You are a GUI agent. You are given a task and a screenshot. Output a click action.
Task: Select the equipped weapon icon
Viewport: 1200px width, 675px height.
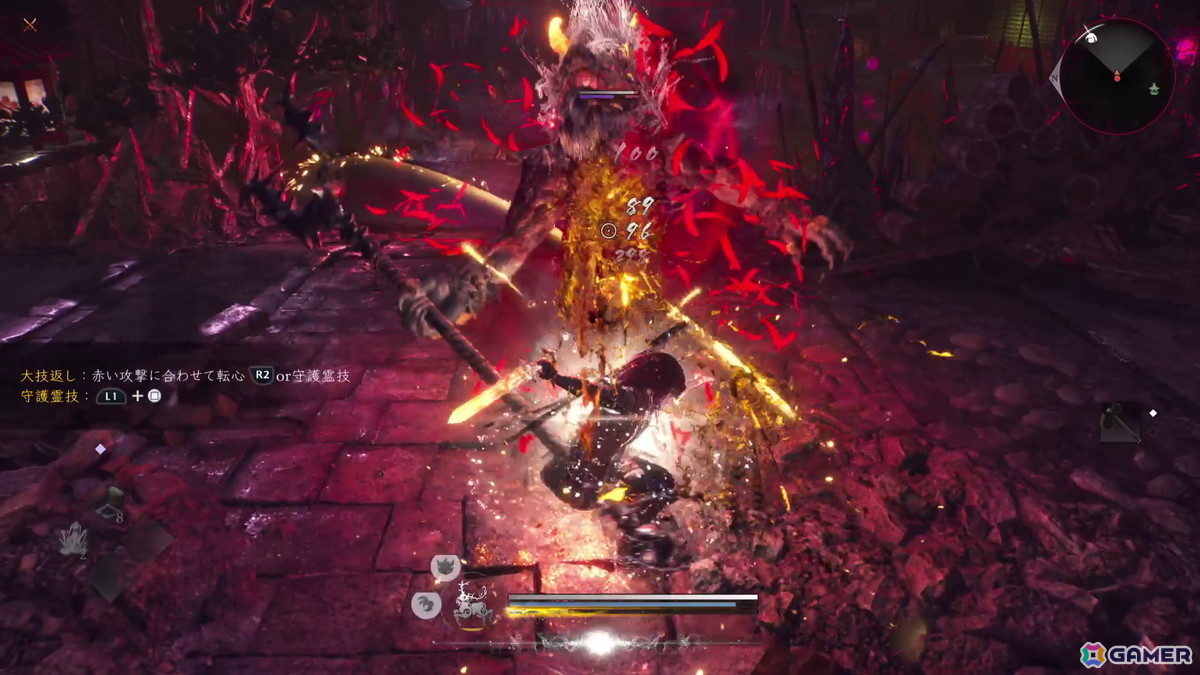click(1118, 424)
